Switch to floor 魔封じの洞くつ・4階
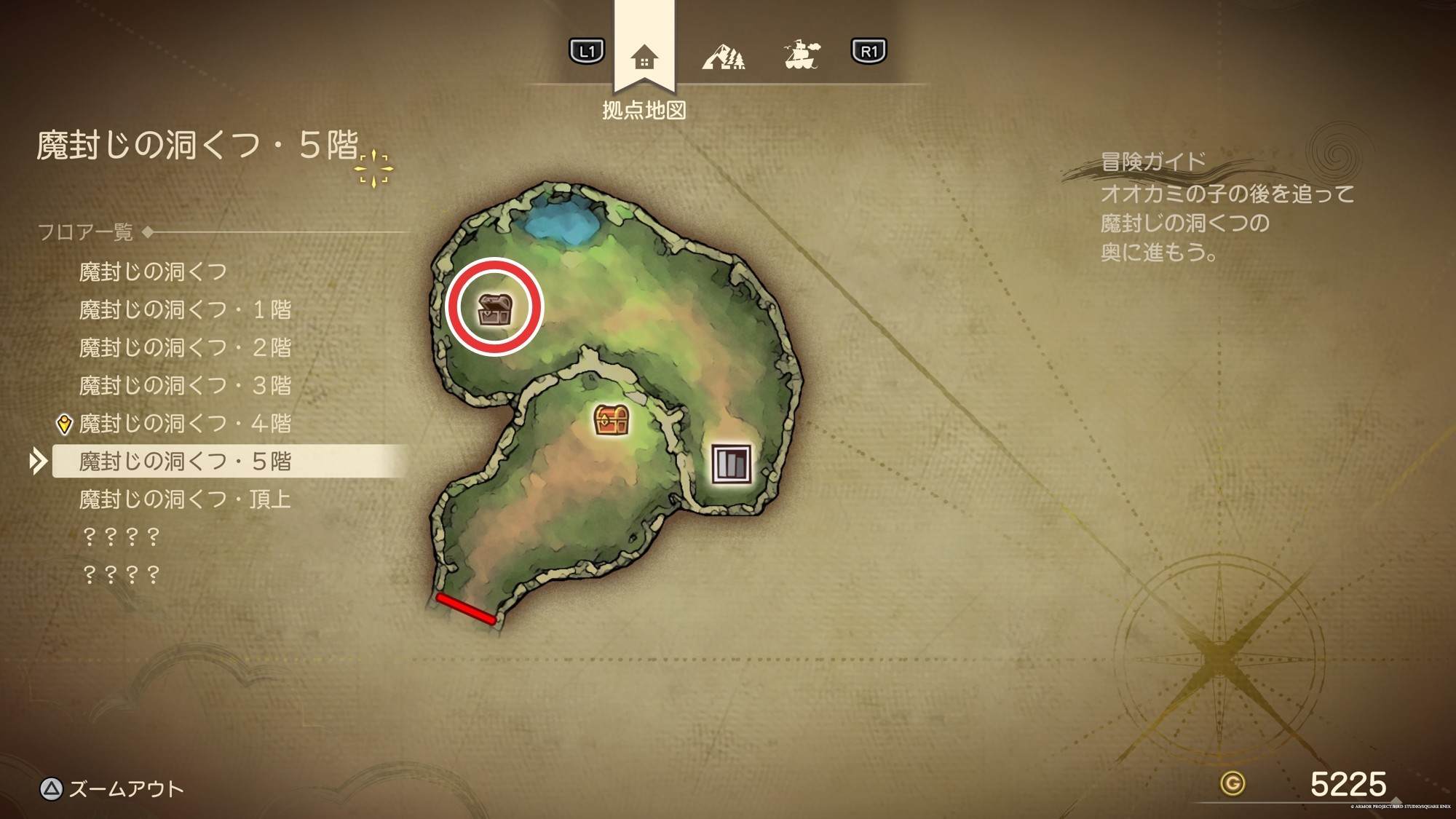The height and width of the screenshot is (819, 1456). coord(185,423)
